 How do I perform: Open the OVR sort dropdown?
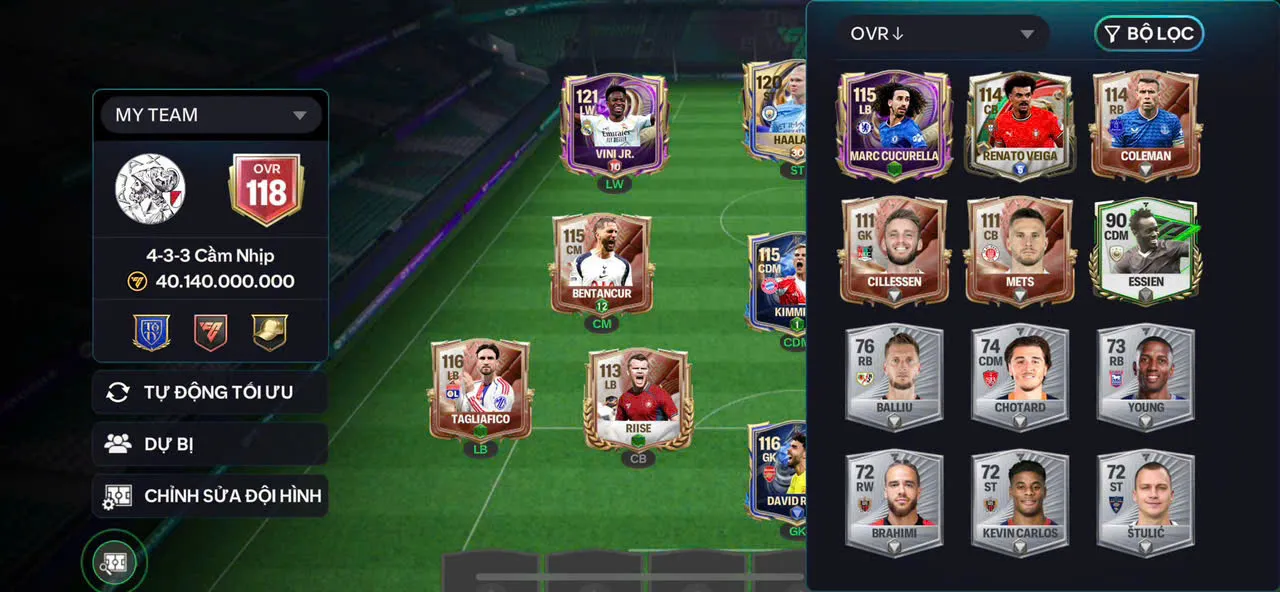pyautogui.click(x=941, y=34)
